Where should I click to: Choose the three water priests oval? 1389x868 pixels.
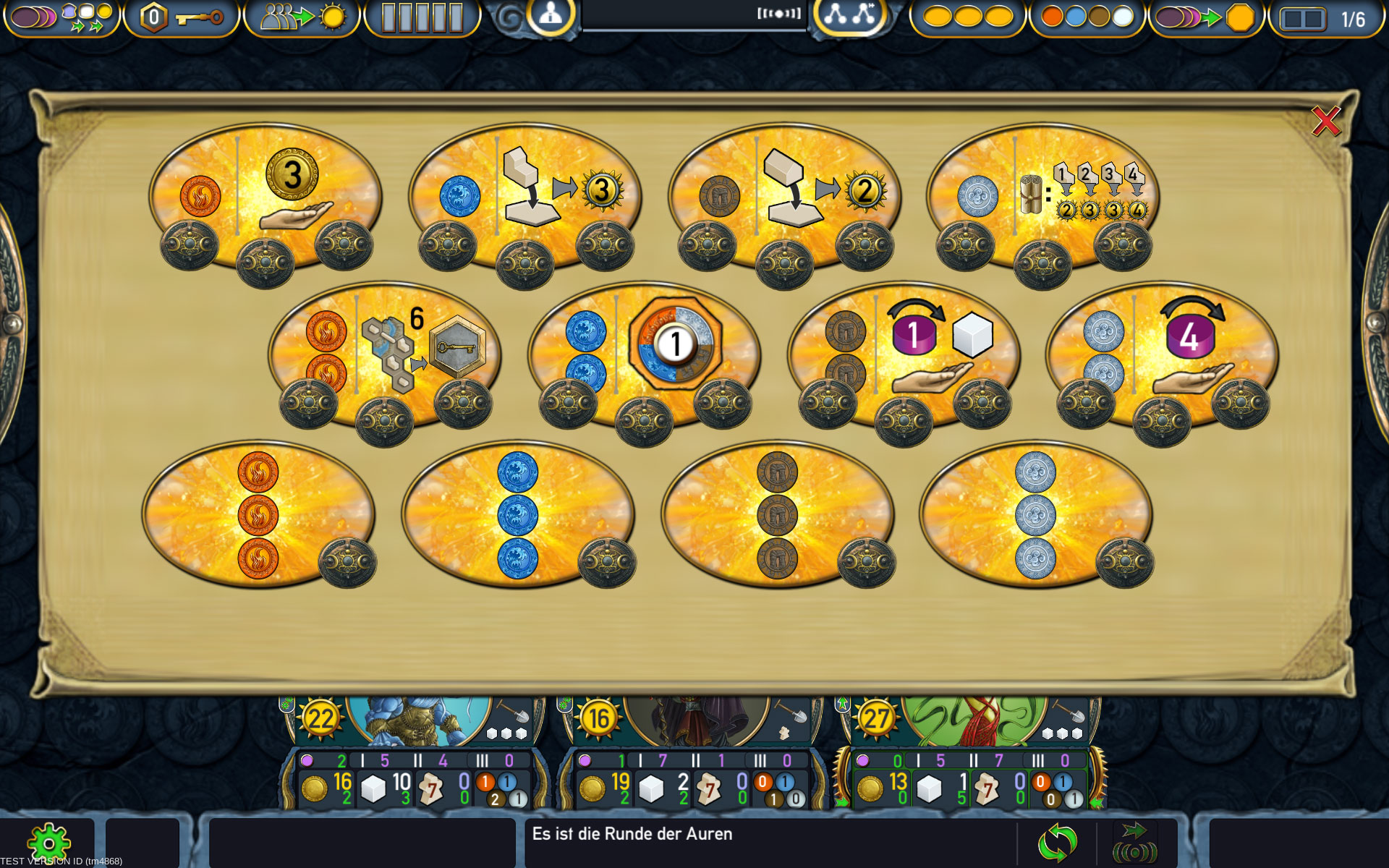point(518,514)
